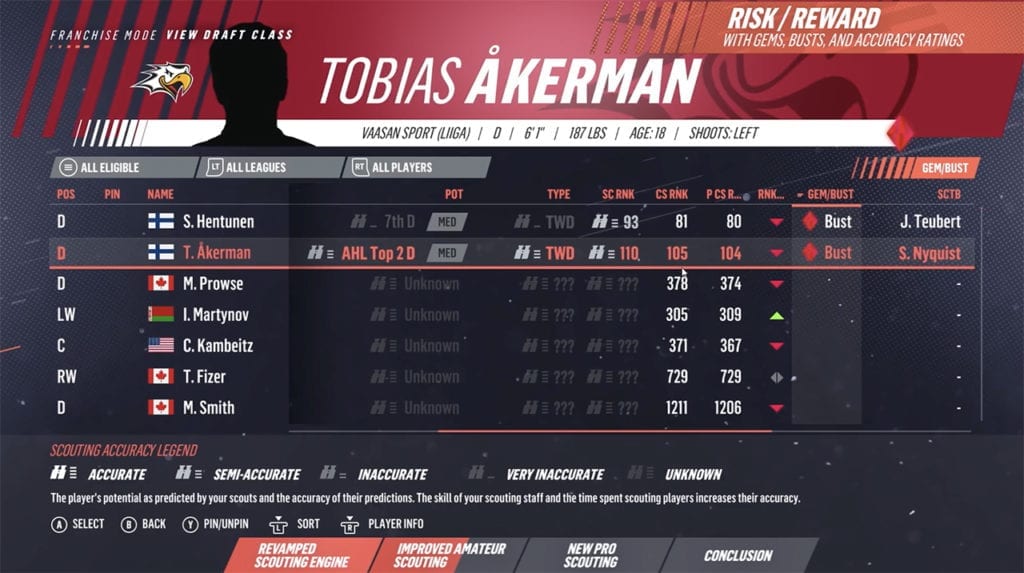
Task: Sort by the TYPE column header
Action: [558, 193]
